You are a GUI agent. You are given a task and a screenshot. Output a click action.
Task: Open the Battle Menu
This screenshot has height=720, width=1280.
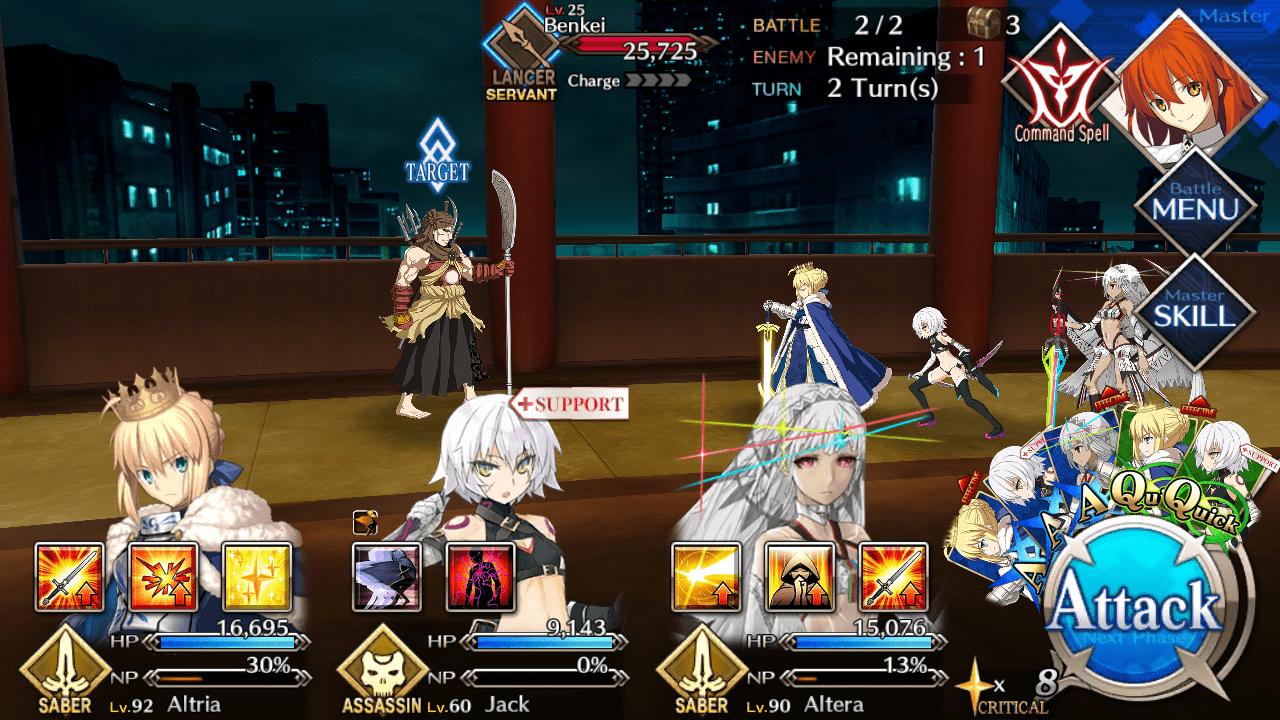pyautogui.click(x=1195, y=204)
